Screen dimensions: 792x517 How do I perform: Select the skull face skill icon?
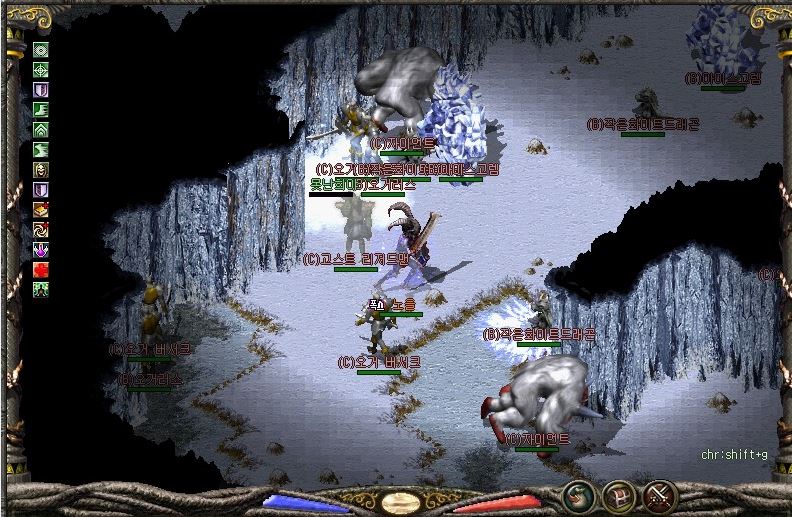tap(41, 170)
